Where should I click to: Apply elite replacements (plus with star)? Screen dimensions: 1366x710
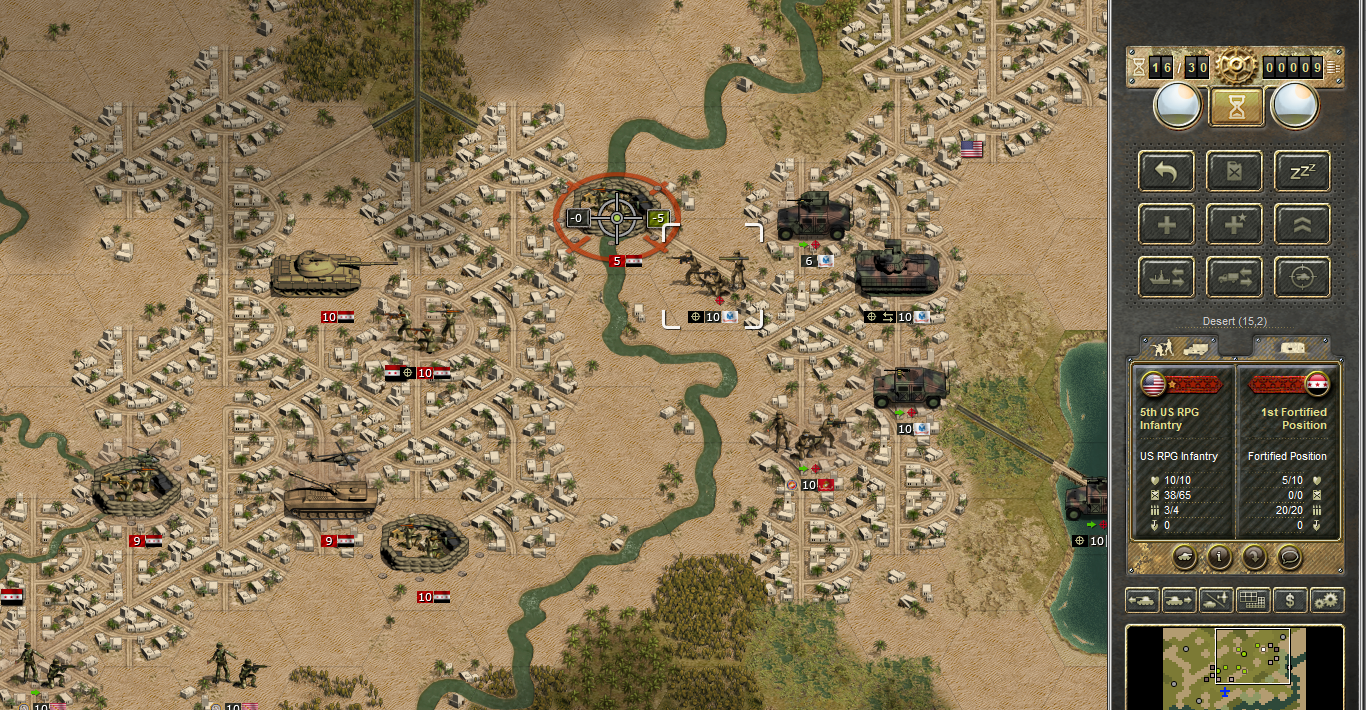tap(1235, 224)
